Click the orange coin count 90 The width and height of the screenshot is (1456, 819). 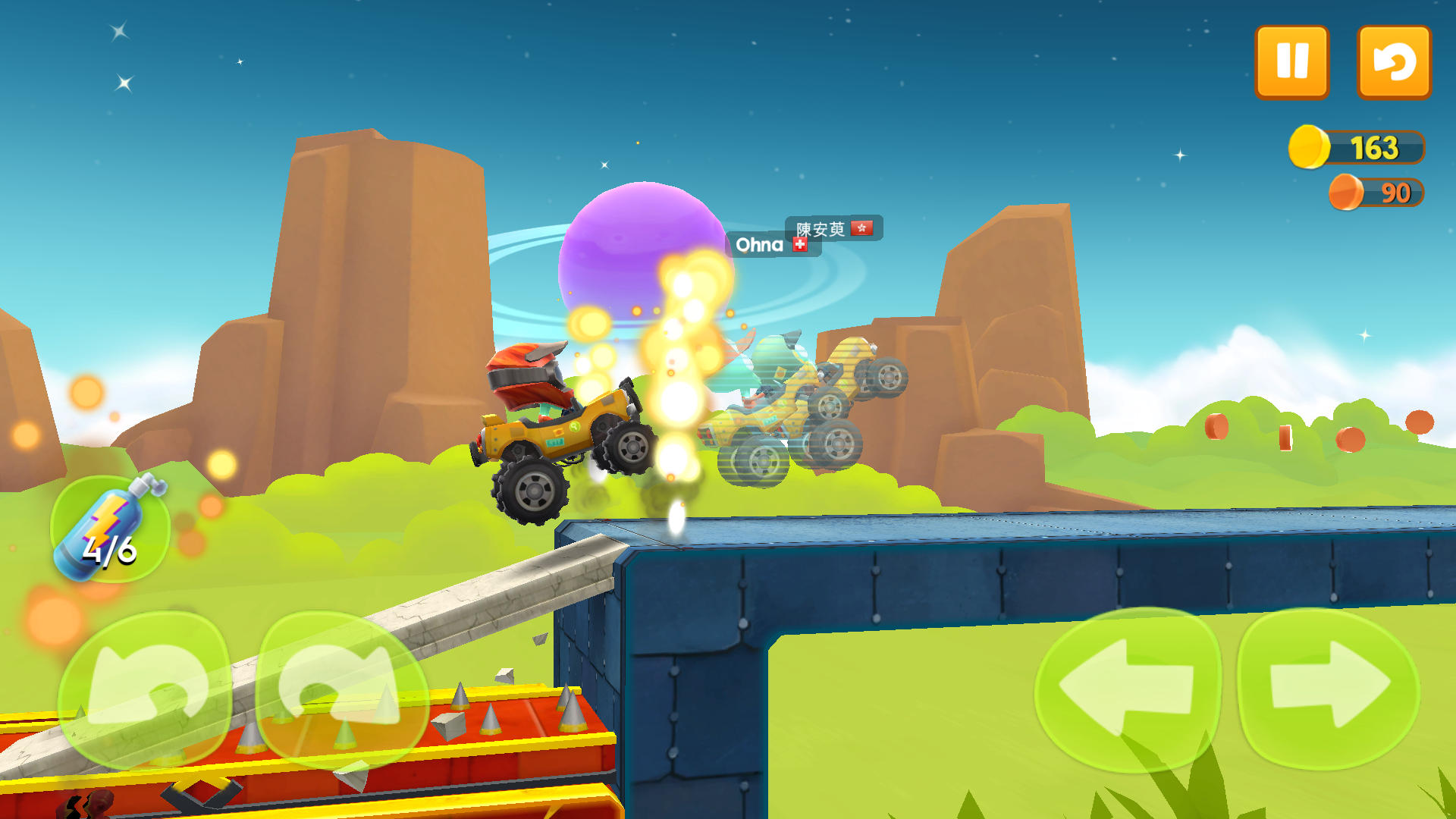[1395, 193]
